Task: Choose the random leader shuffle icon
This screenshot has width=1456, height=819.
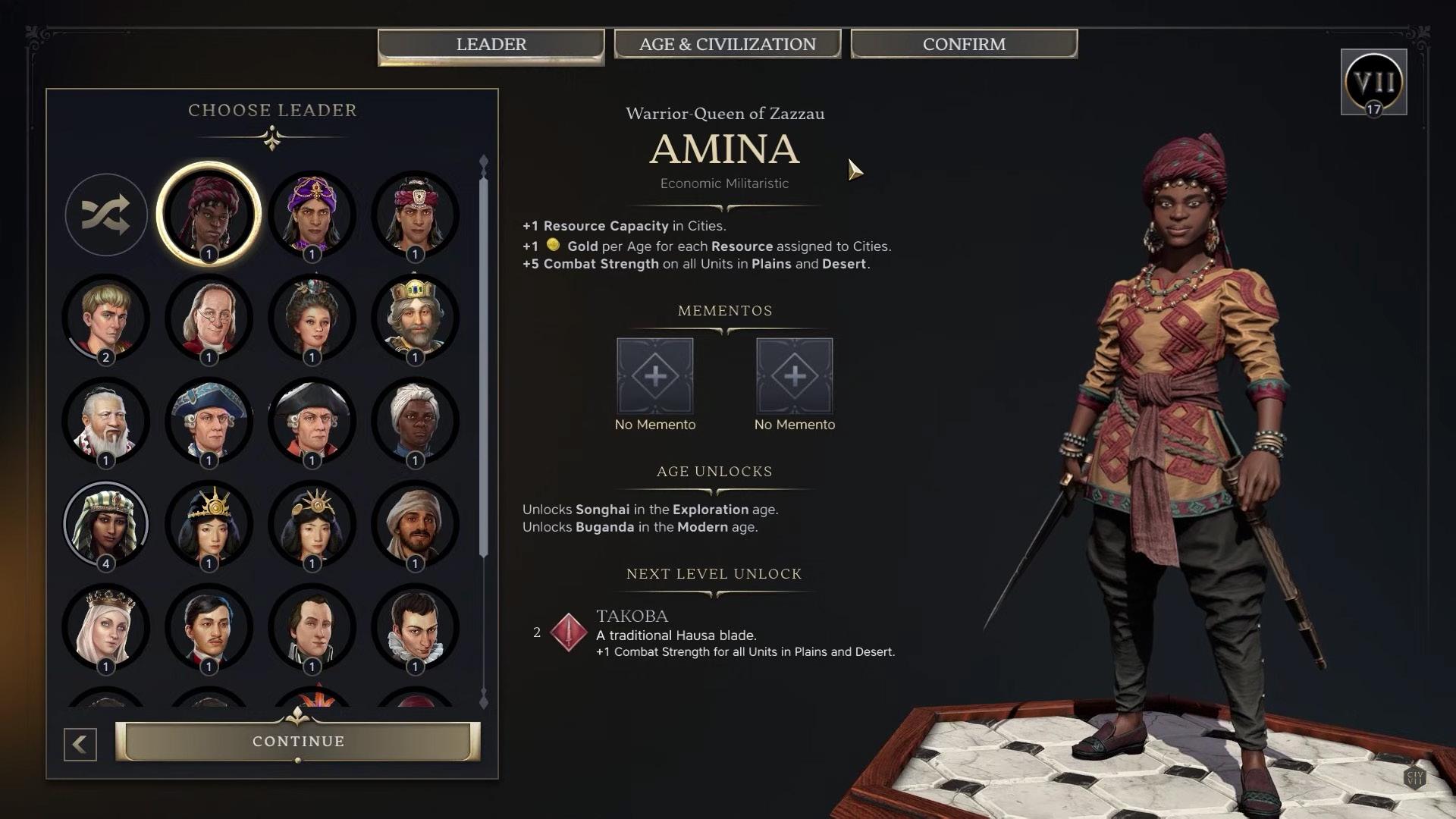Action: coord(106,215)
